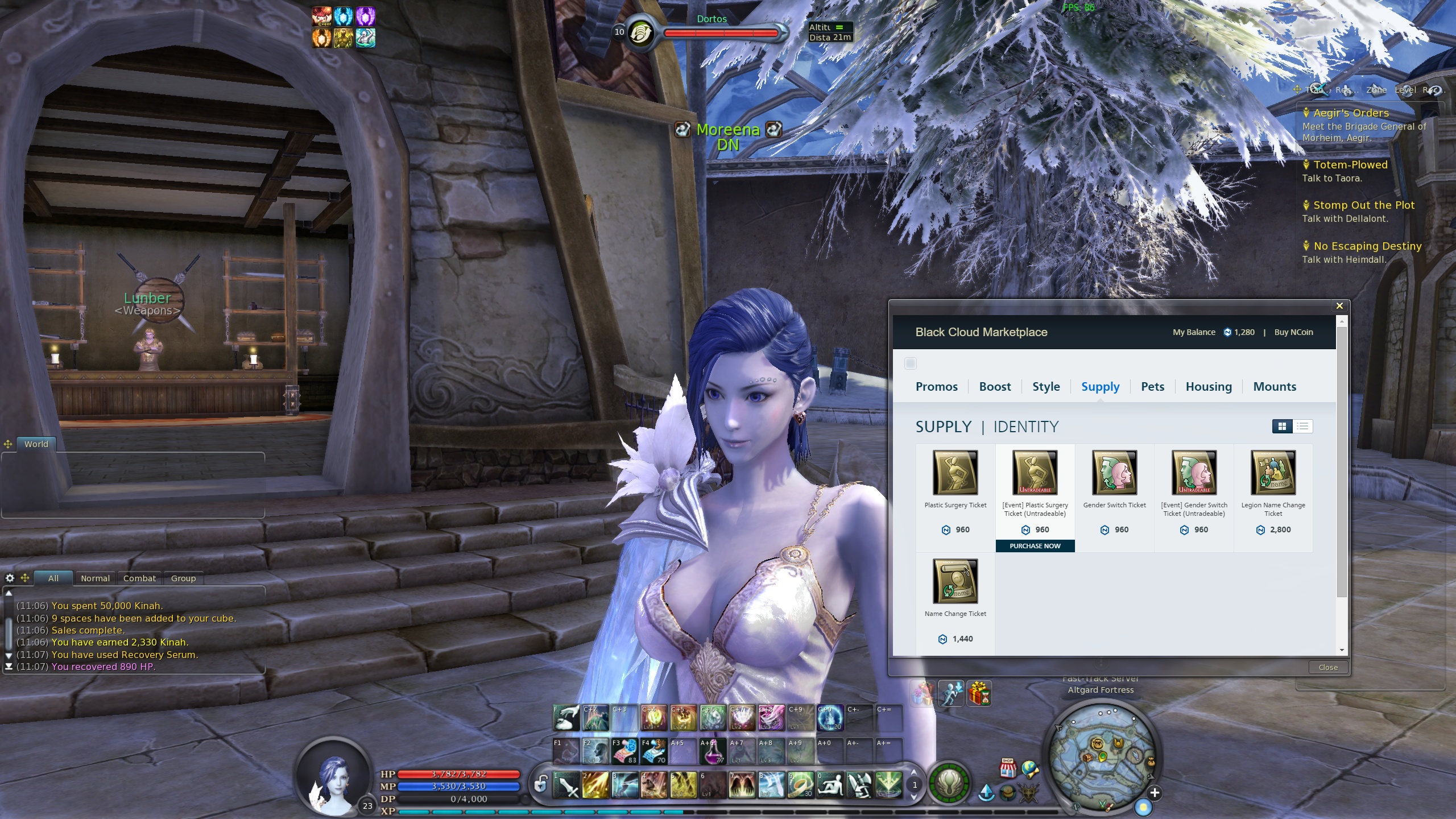Select the Gender Switch Ticket item
The height and width of the screenshot is (819, 1456).
1115,473
